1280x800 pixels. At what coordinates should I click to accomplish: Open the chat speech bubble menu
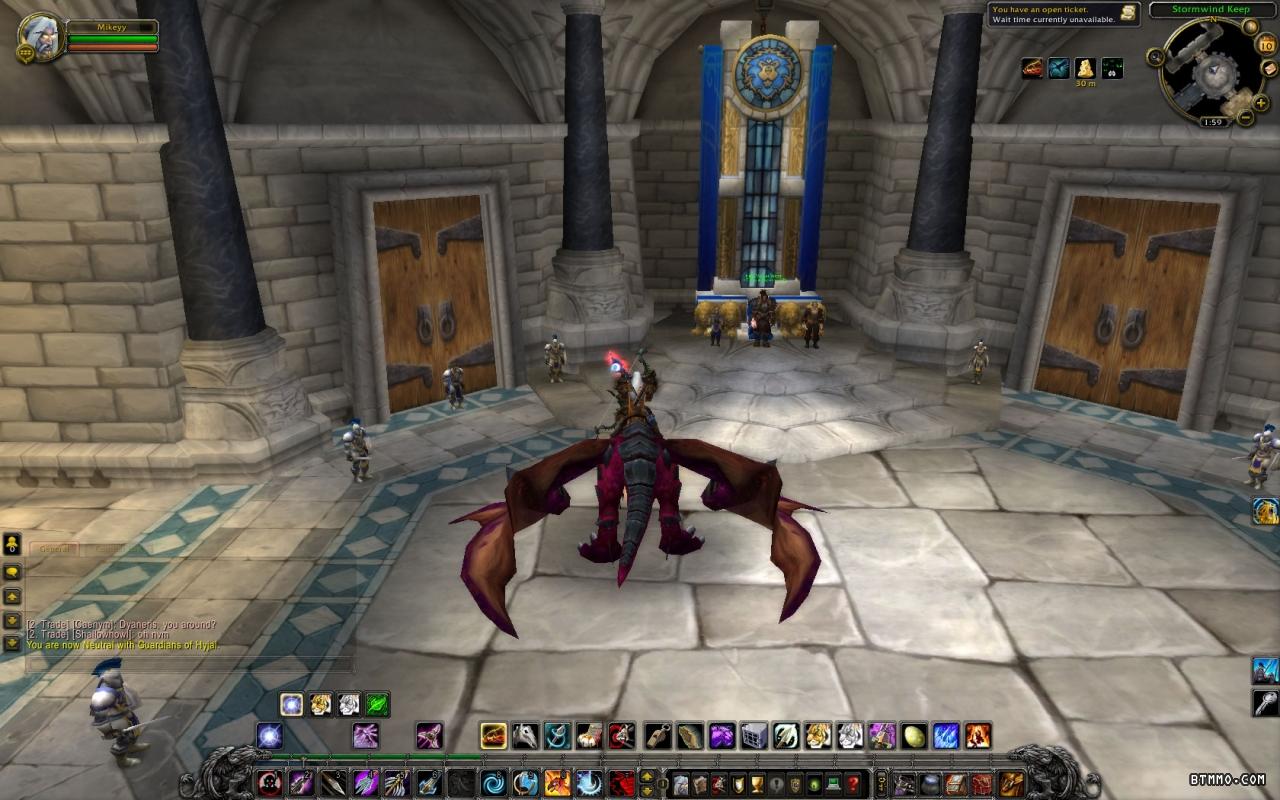(13, 571)
